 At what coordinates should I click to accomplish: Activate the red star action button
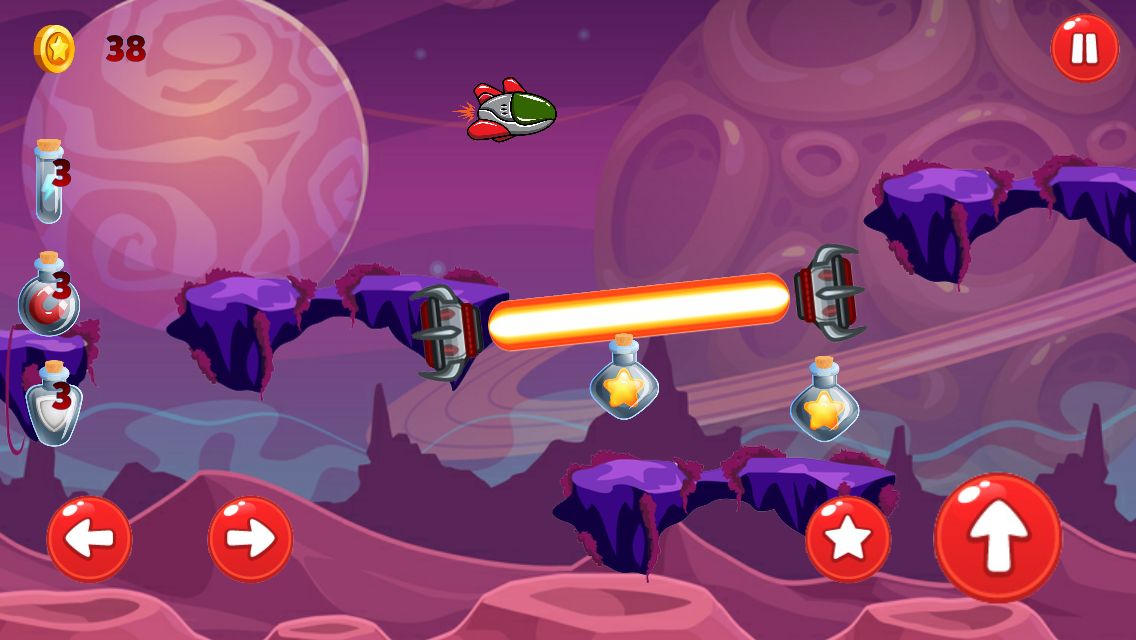tap(848, 539)
